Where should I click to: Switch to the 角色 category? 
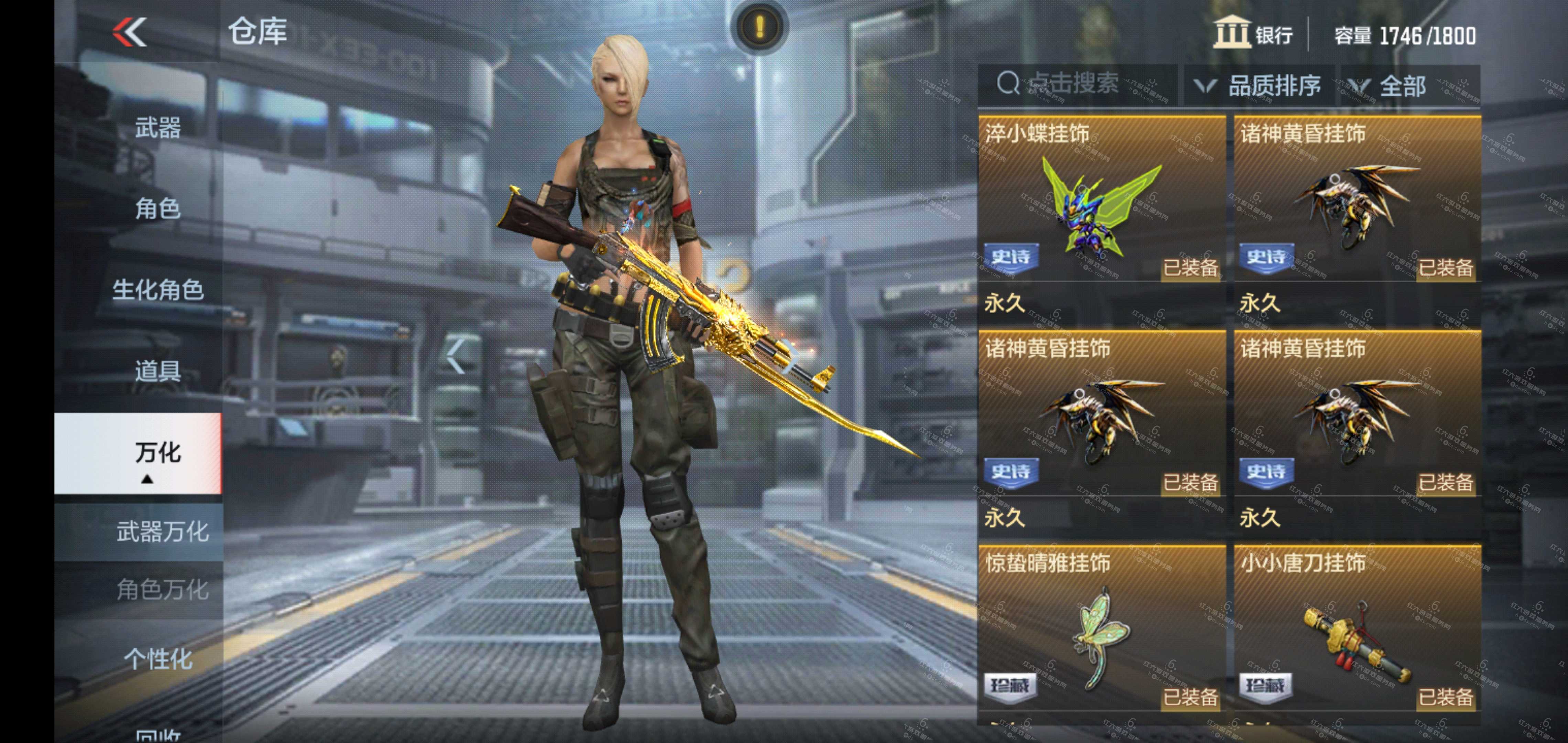tap(157, 209)
